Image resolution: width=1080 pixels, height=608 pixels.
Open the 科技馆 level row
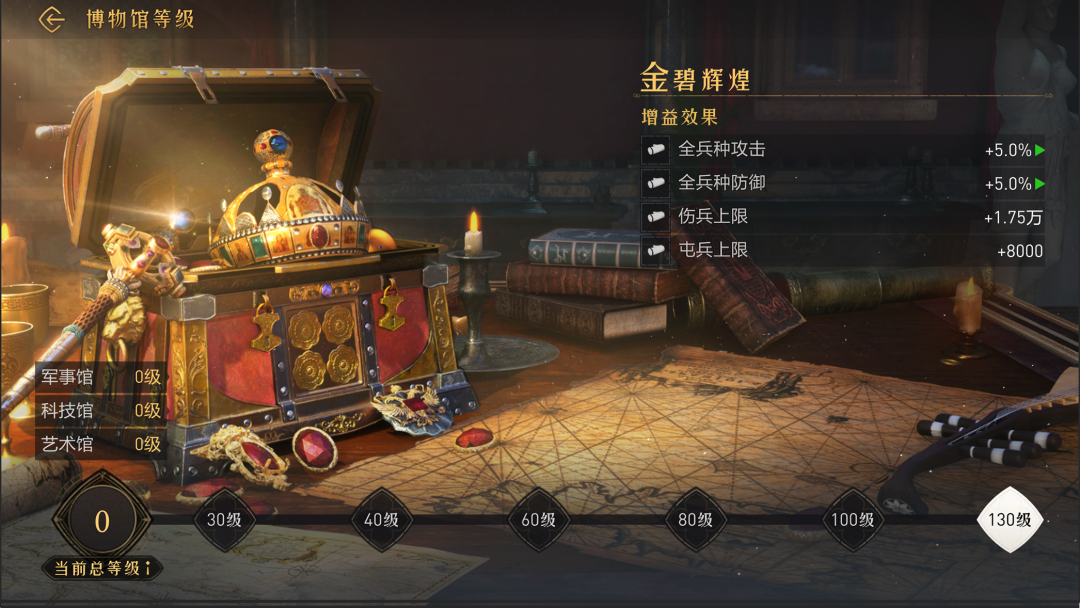[100, 410]
